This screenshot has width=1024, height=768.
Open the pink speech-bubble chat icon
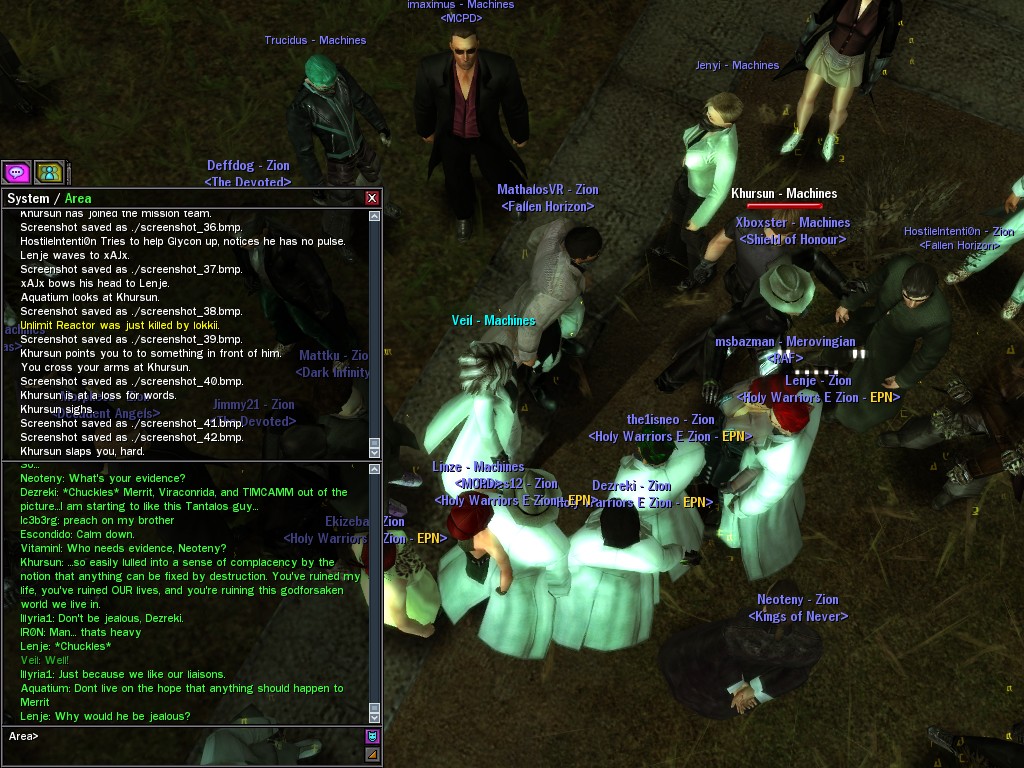[16, 172]
